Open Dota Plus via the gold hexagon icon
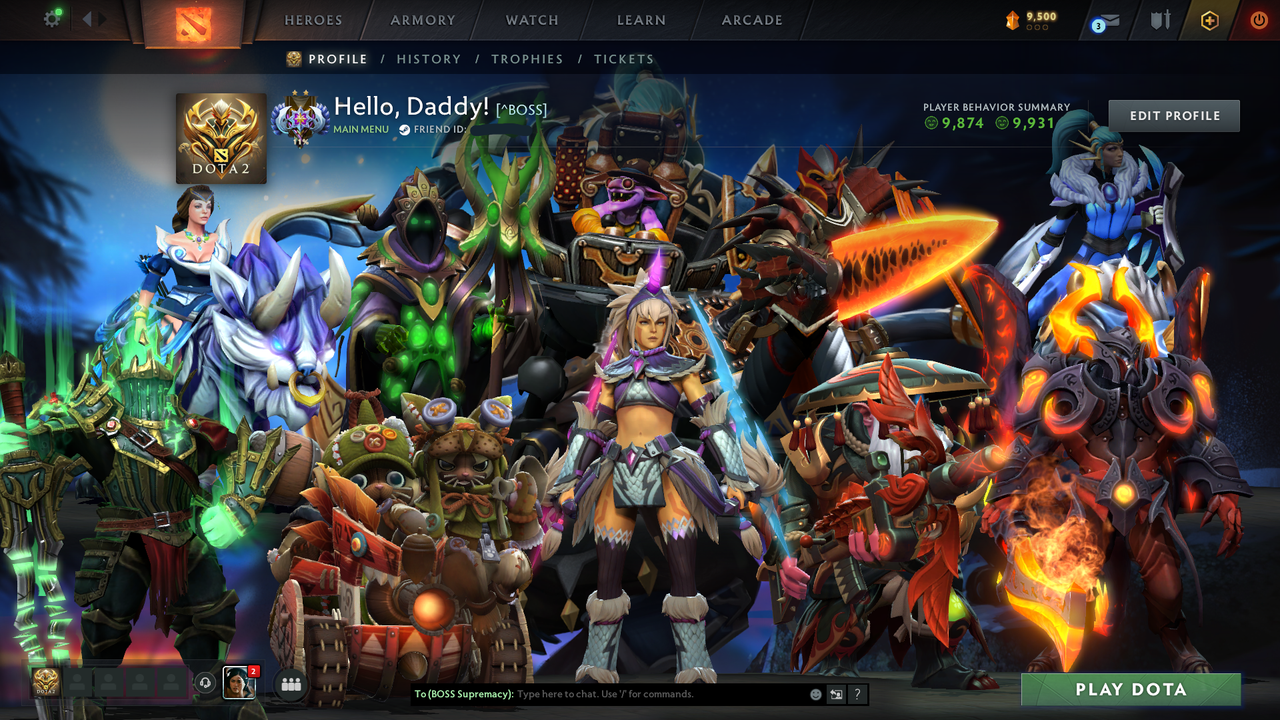Viewport: 1280px width, 720px height. click(1209, 19)
